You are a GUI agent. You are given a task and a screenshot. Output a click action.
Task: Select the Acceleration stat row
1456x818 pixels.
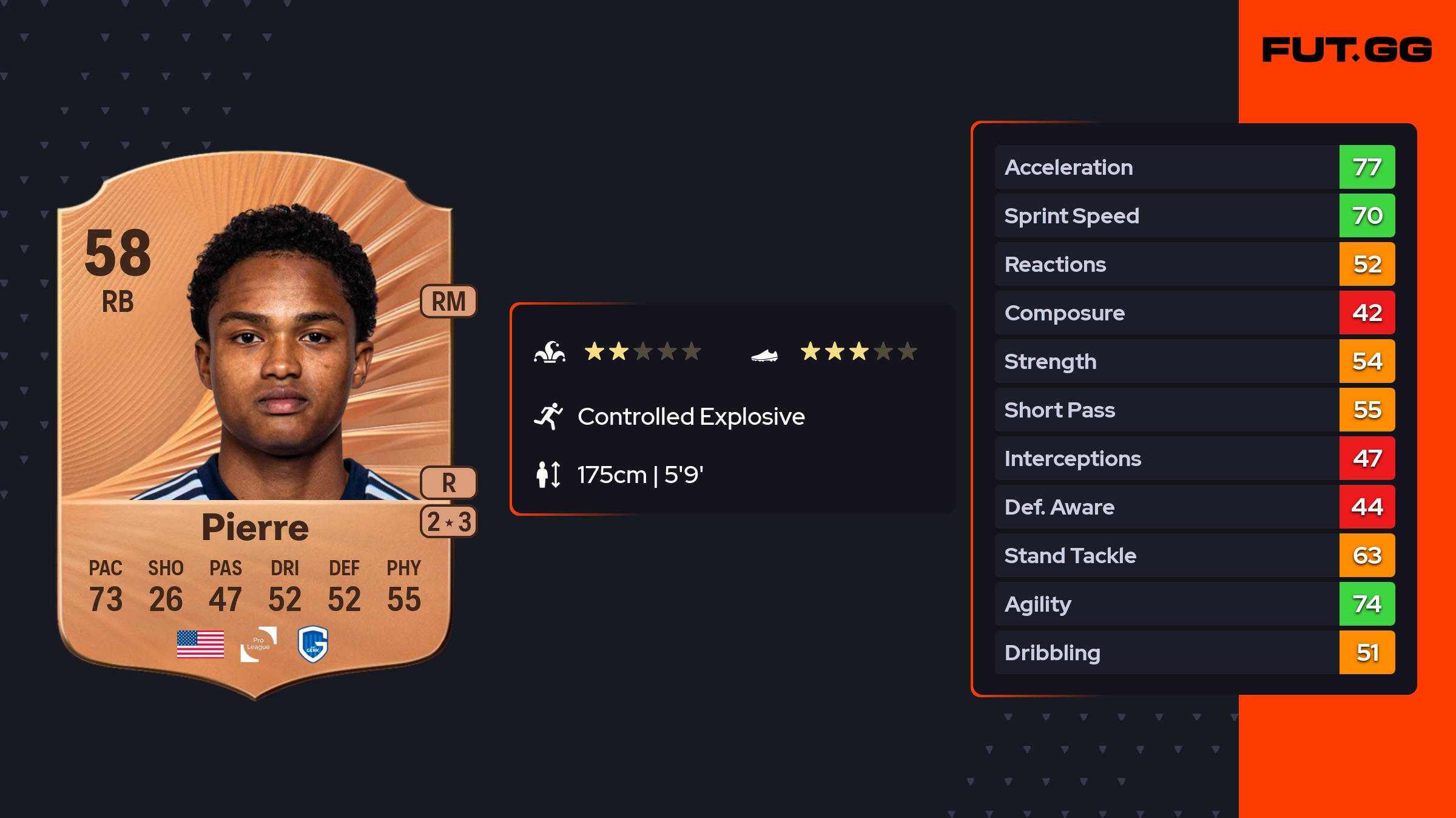pos(1194,167)
